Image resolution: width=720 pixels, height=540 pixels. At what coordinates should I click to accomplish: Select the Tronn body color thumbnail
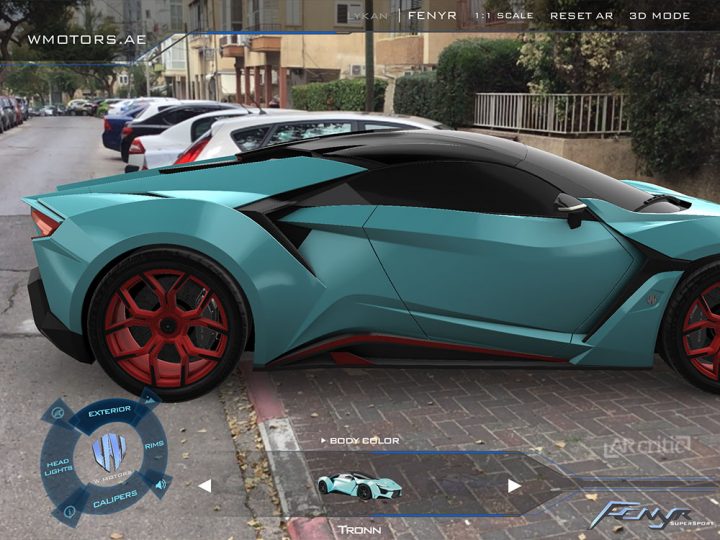[359, 485]
